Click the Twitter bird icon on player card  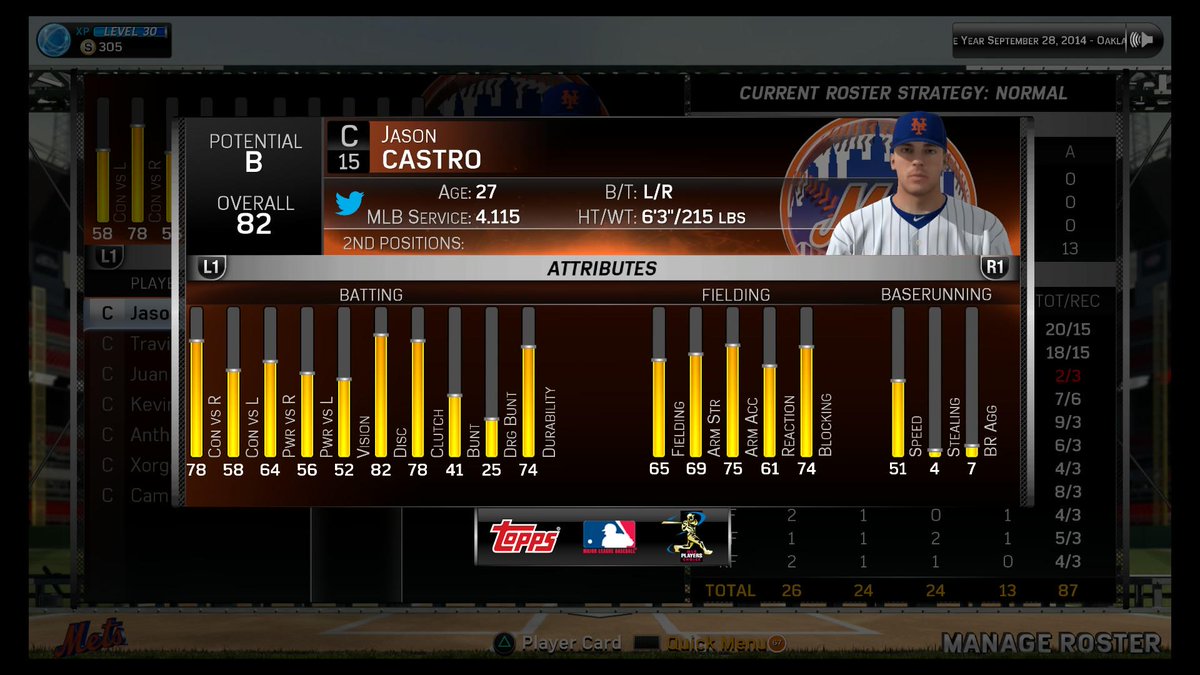348,203
